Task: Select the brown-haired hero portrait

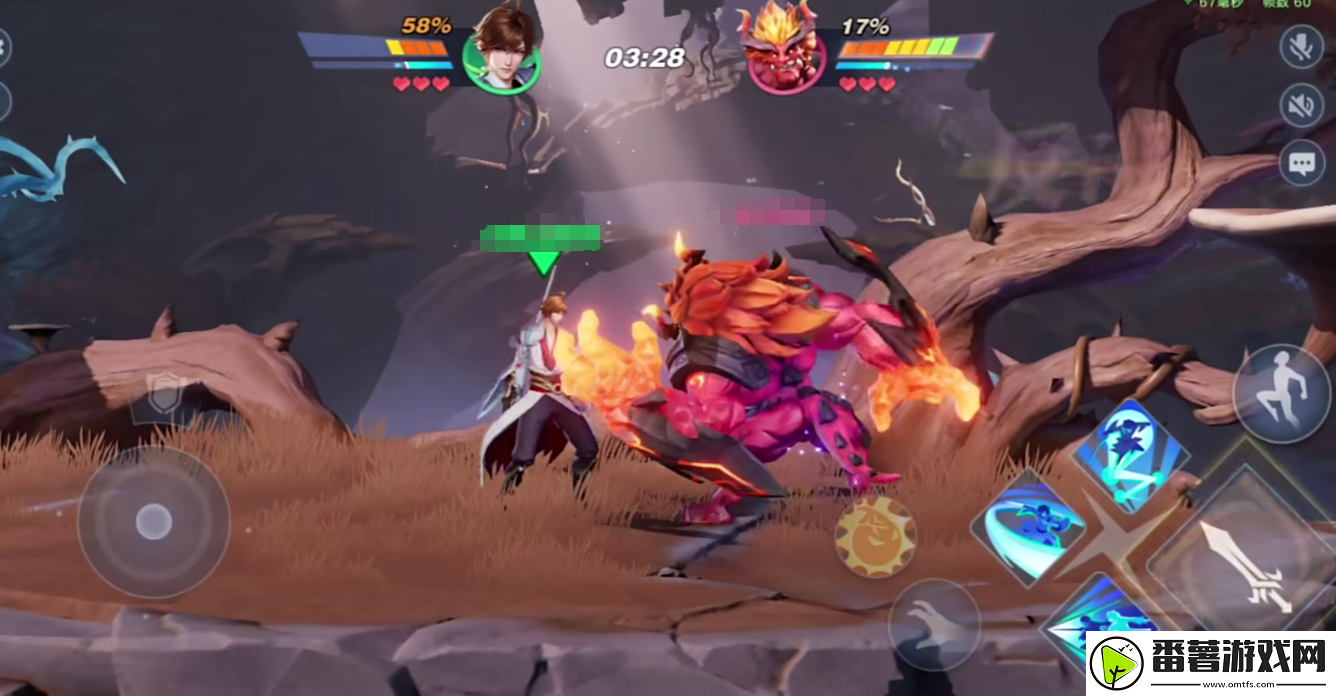Action: pos(502,50)
